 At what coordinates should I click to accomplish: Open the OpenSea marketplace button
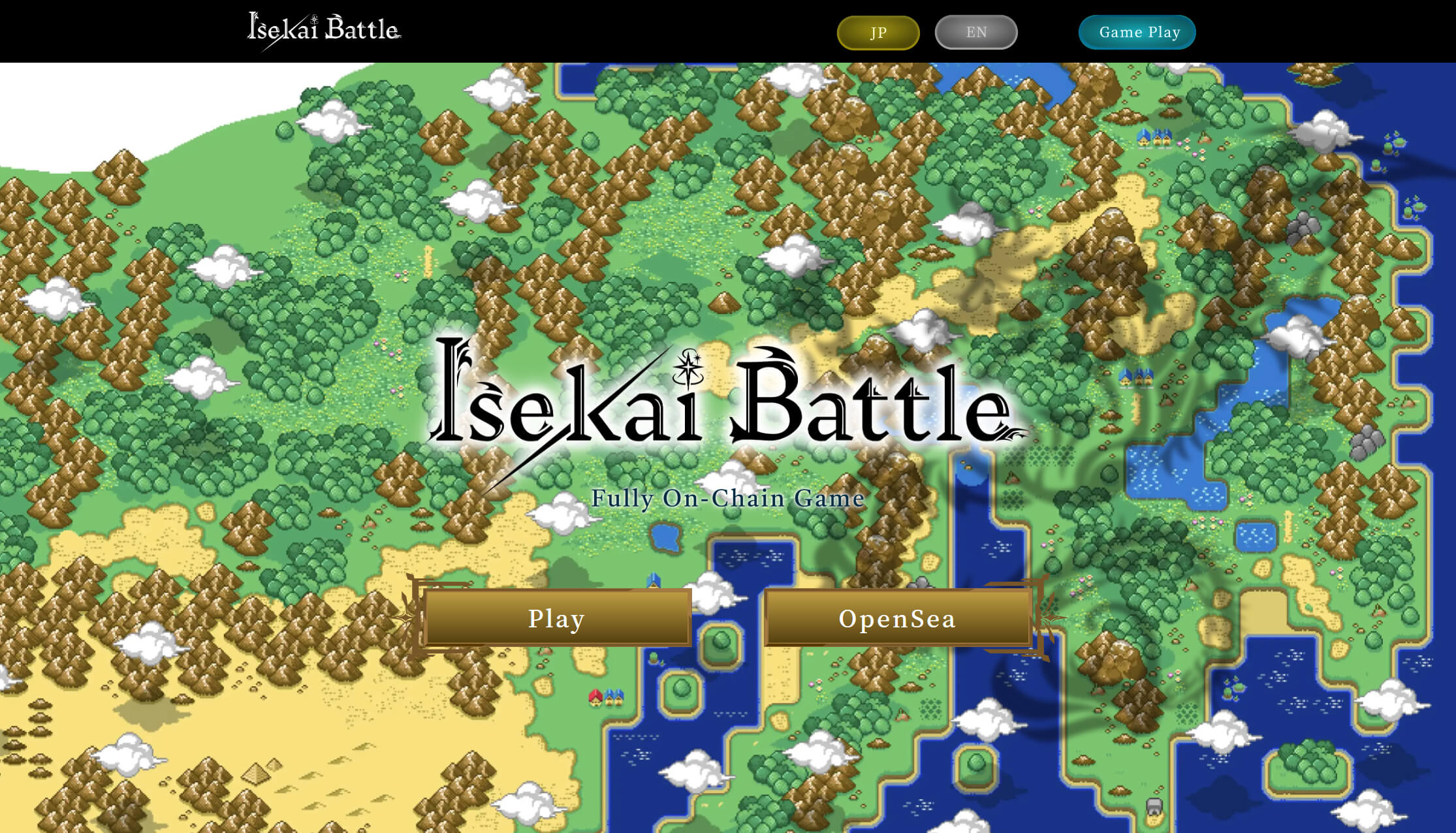(x=898, y=618)
